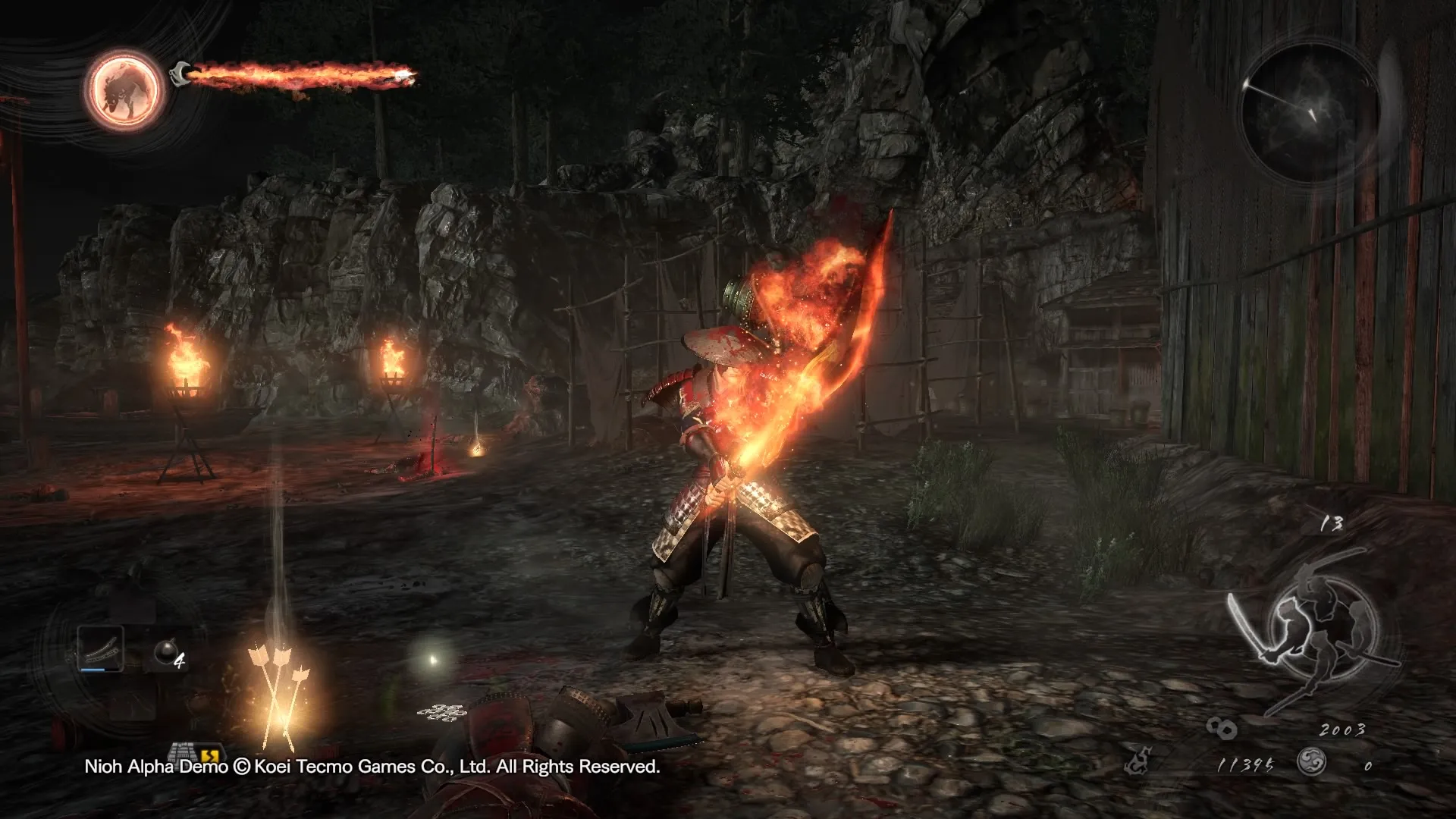Click the yellow lightning armor status icon
This screenshot has width=1456, height=819.
click(210, 755)
